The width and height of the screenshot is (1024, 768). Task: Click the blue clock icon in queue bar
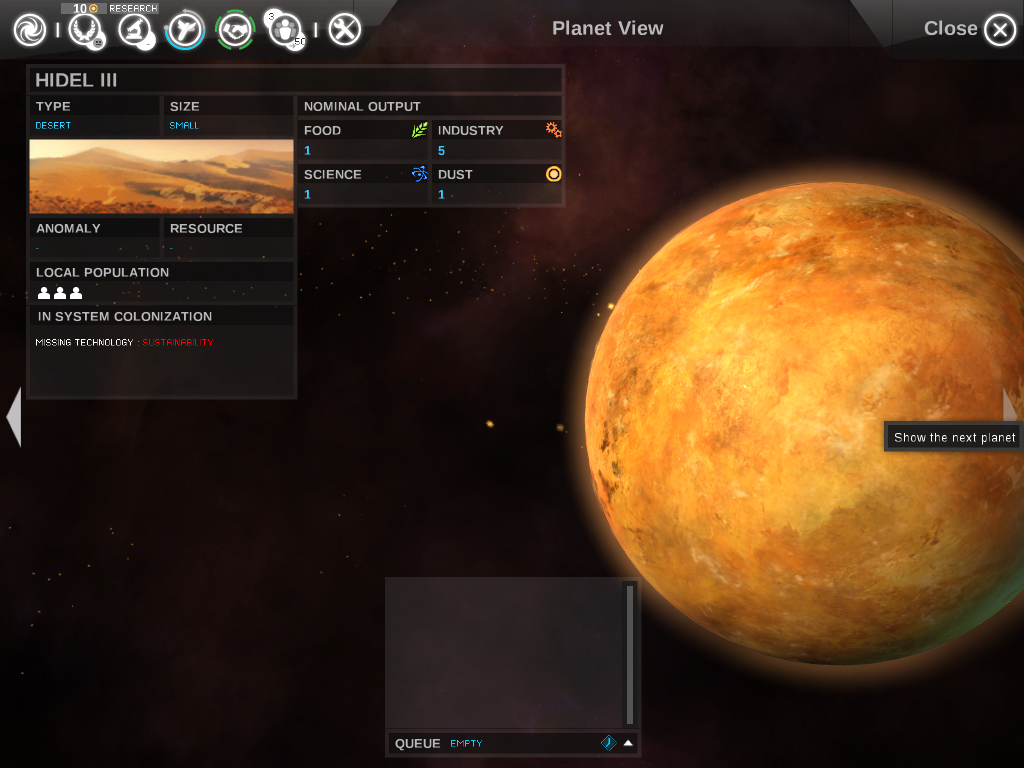click(x=607, y=743)
